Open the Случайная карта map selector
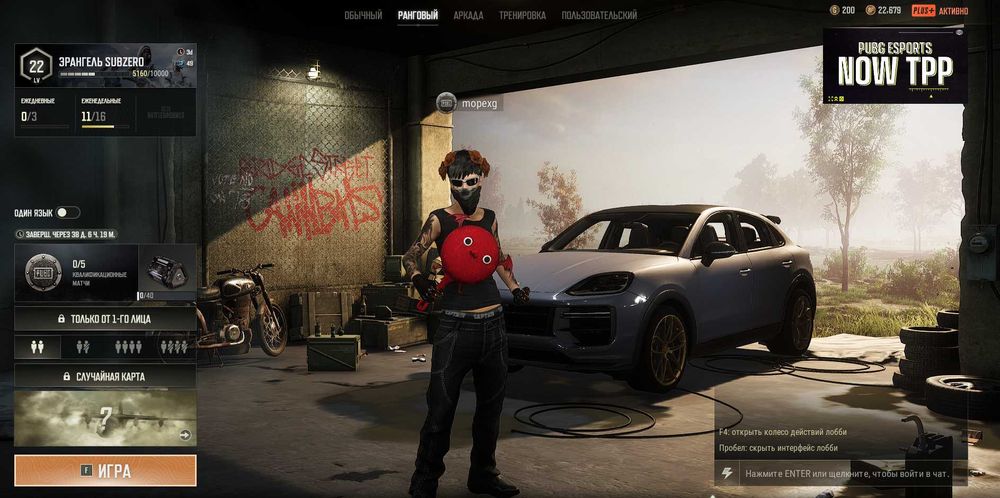The image size is (1000, 498). click(x=105, y=376)
